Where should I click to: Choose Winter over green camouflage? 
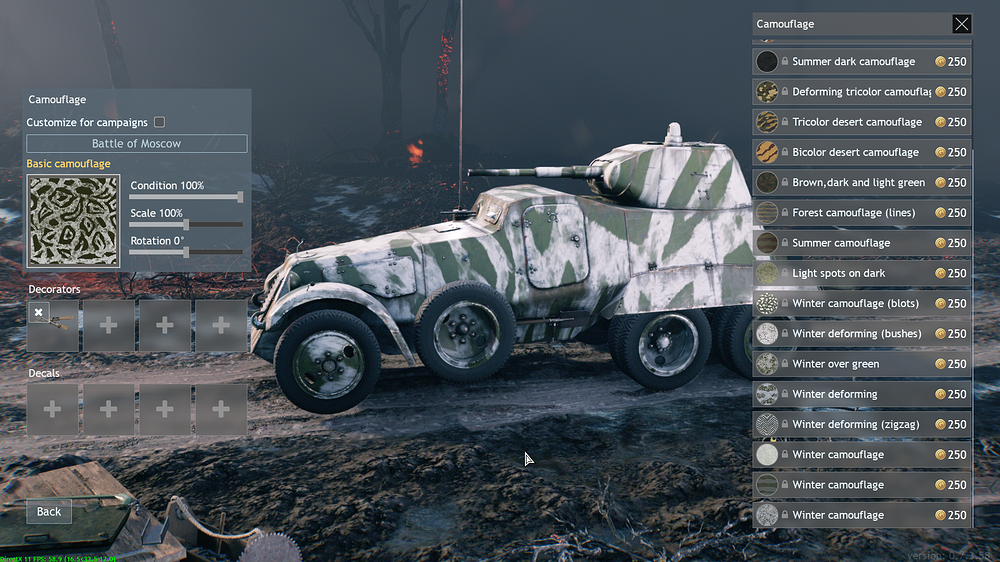tap(835, 364)
